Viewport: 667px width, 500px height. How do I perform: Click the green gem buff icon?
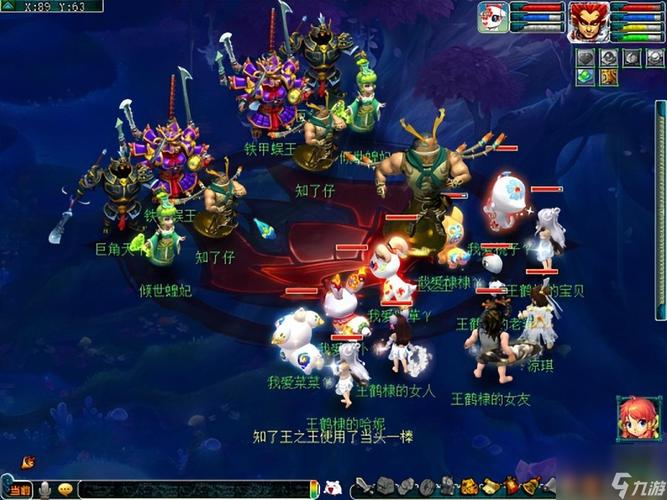582,76
